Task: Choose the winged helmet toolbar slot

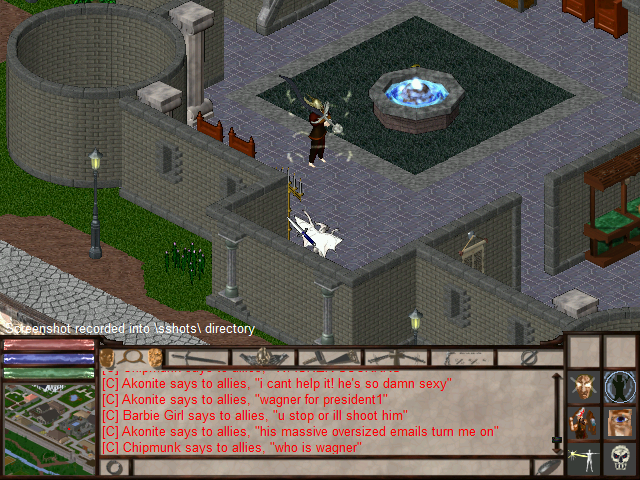Action: [264, 357]
